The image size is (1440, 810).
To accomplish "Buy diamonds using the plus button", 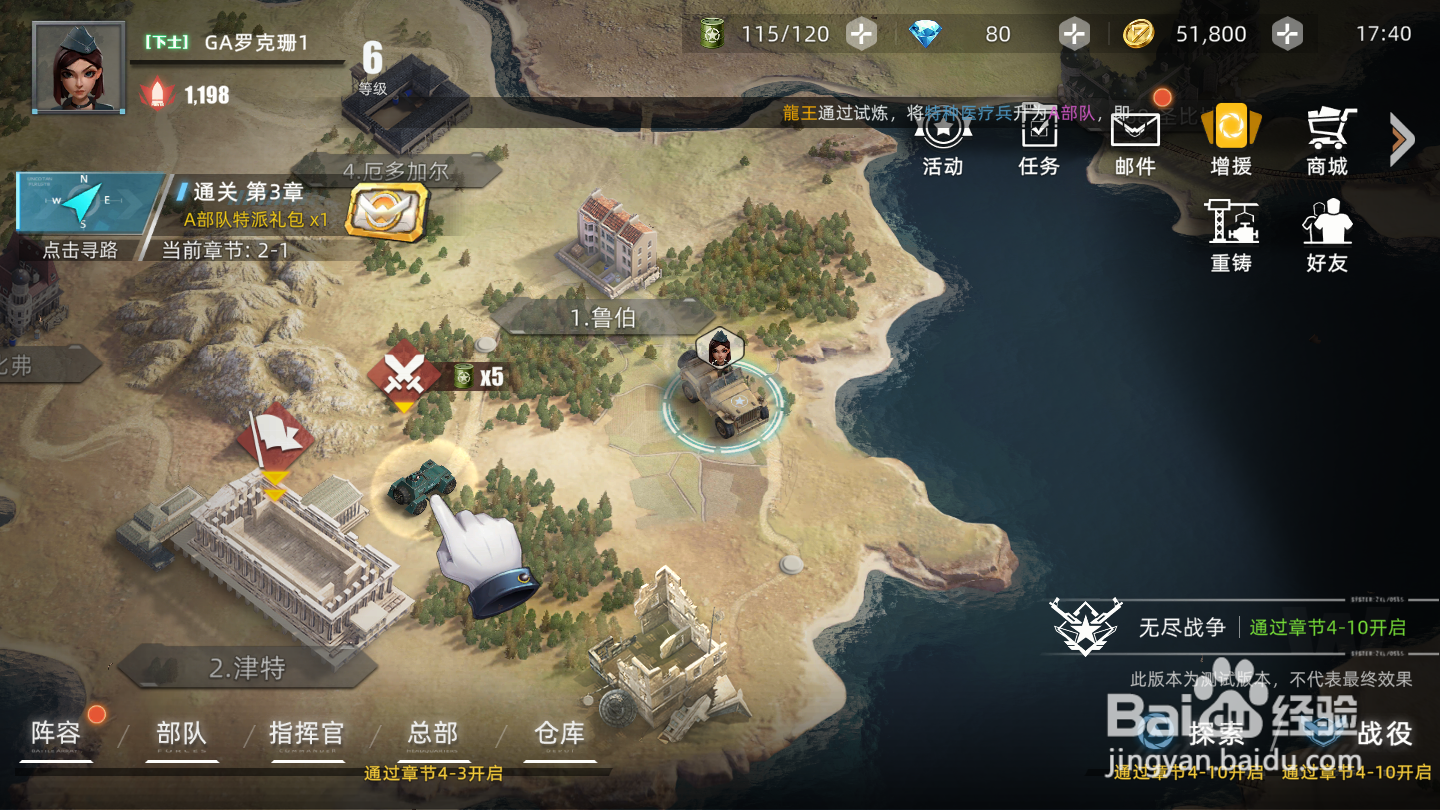I will click(1074, 34).
